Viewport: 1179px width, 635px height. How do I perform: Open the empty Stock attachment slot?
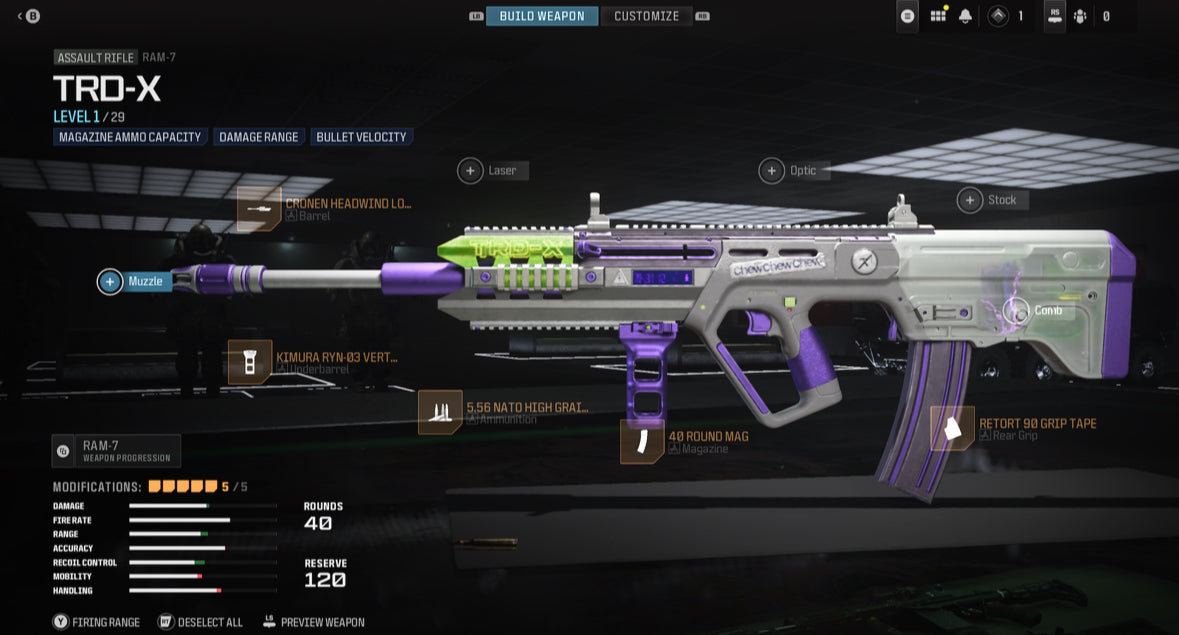coord(970,200)
